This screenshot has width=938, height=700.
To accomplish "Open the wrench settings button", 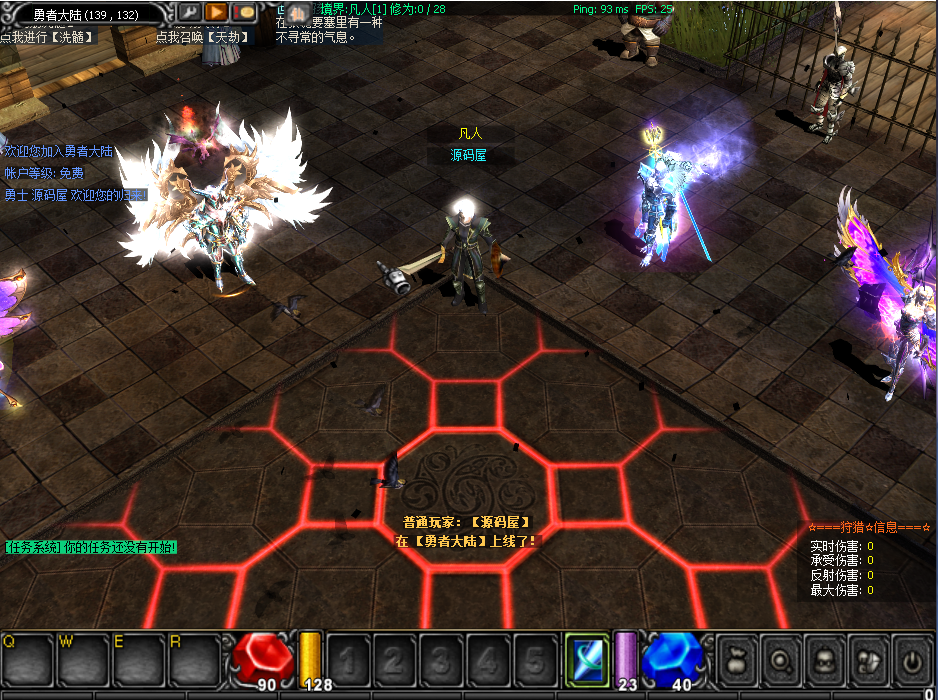I will (190, 13).
